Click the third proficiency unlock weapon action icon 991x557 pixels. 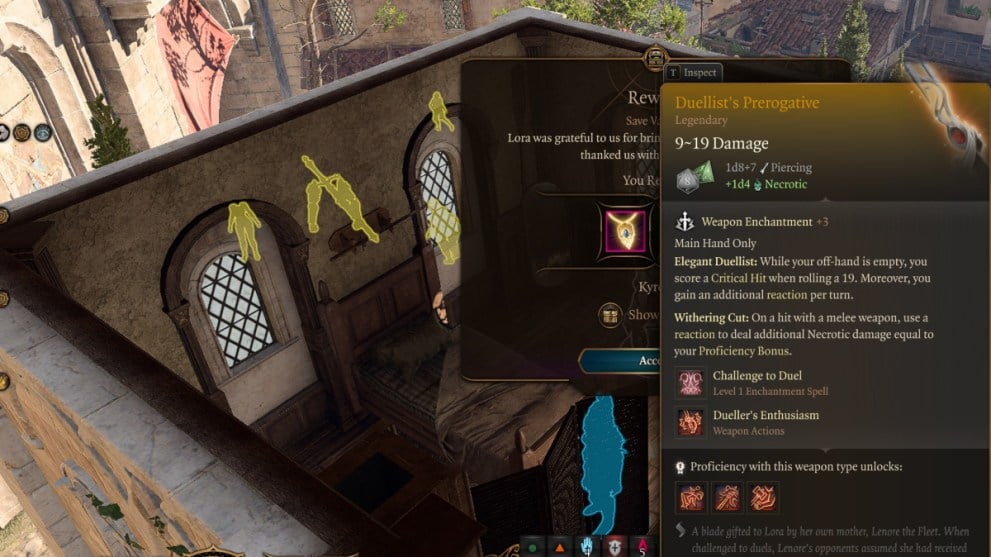[x=763, y=497]
